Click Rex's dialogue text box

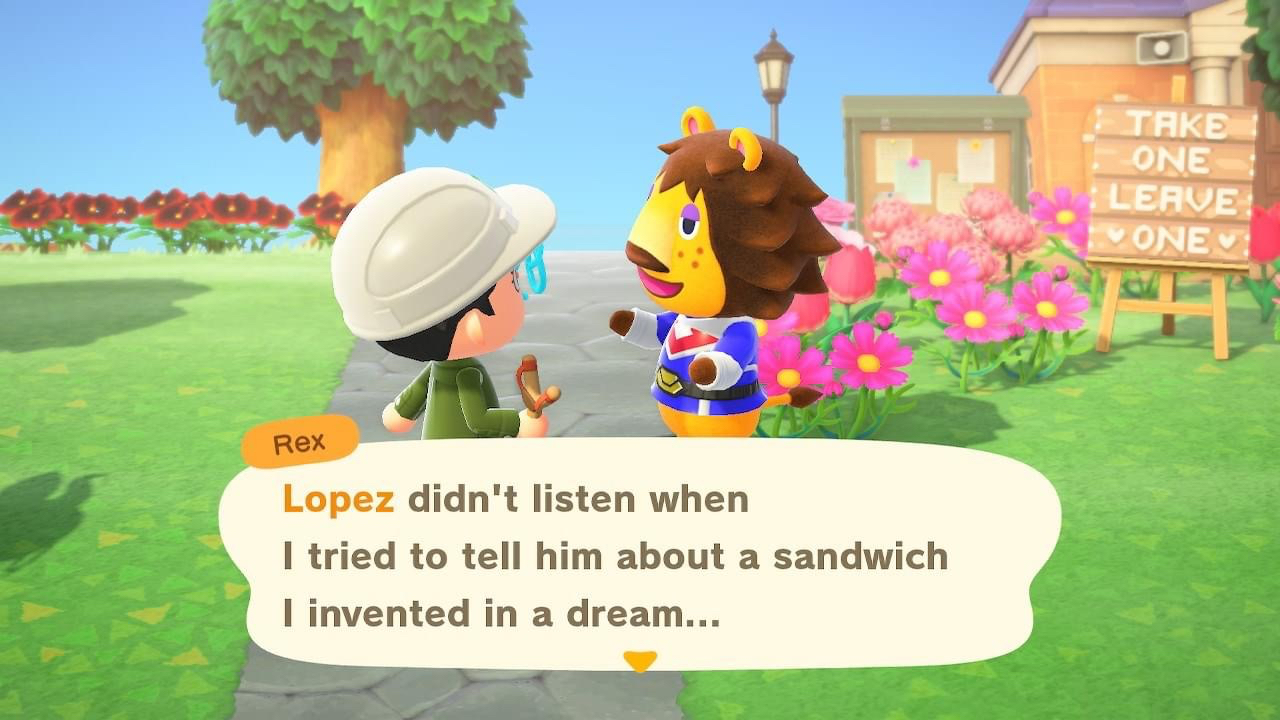point(640,555)
